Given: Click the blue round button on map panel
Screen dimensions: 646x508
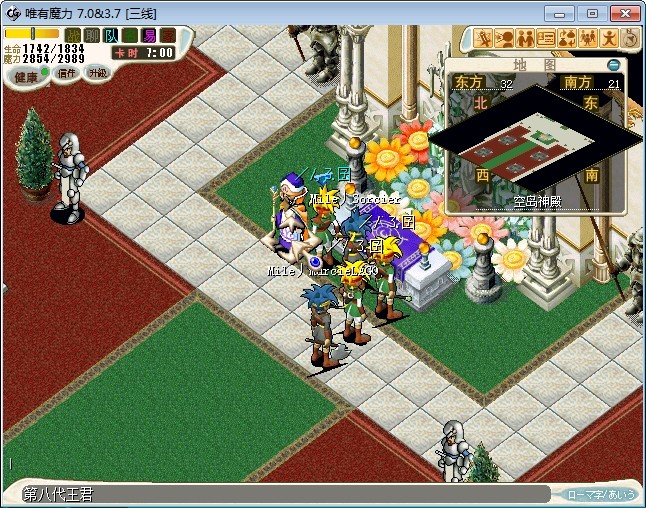Looking at the screenshot, I should click(x=613, y=65).
